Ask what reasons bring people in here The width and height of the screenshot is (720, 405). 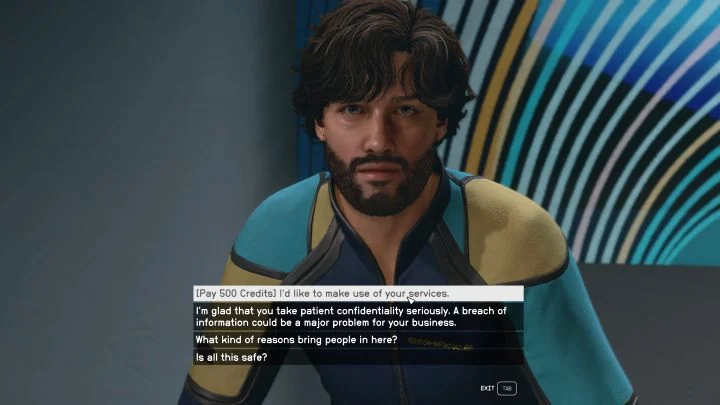(296, 340)
